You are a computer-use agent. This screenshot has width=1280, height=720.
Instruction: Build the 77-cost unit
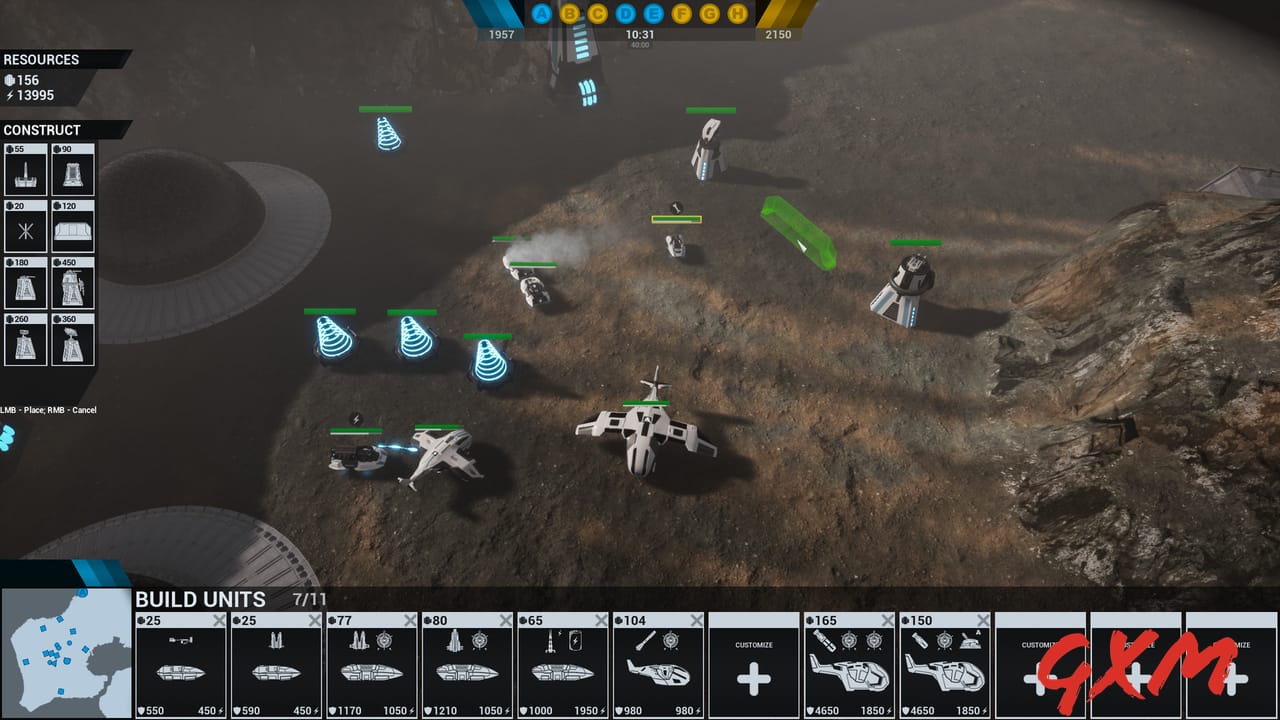tap(372, 665)
